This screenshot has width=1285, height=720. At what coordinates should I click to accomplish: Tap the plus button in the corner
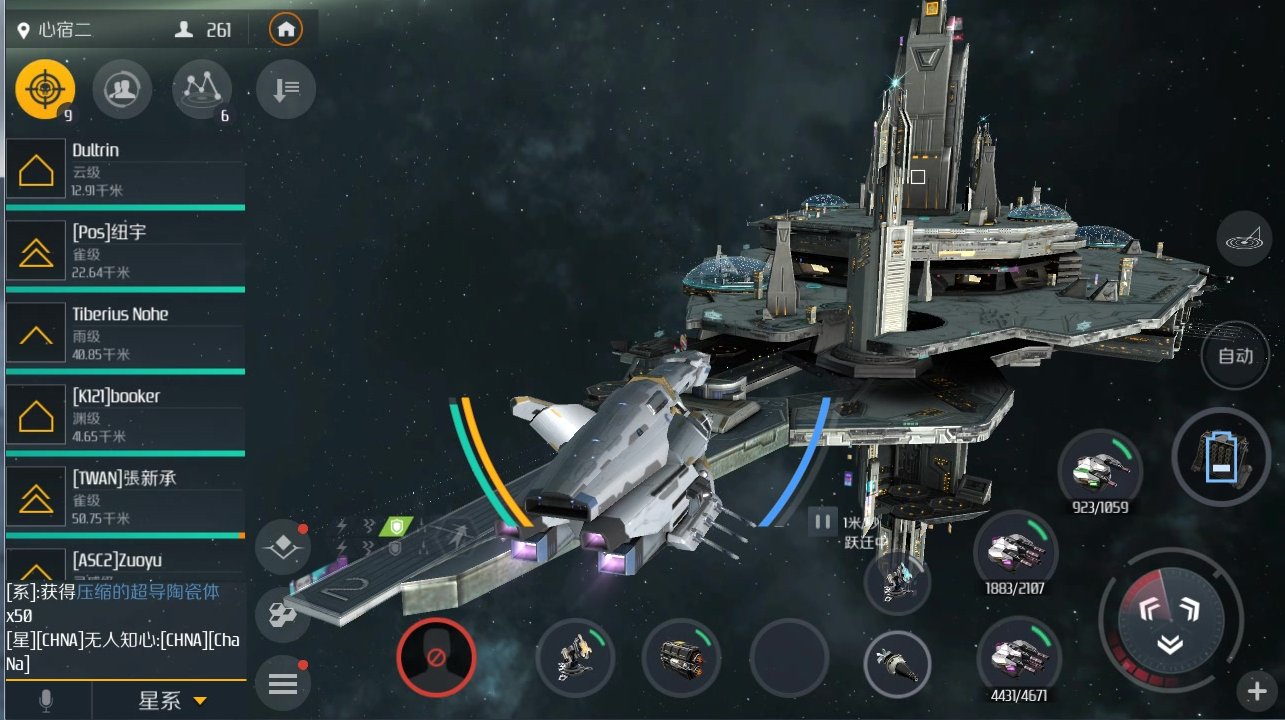click(x=1257, y=691)
